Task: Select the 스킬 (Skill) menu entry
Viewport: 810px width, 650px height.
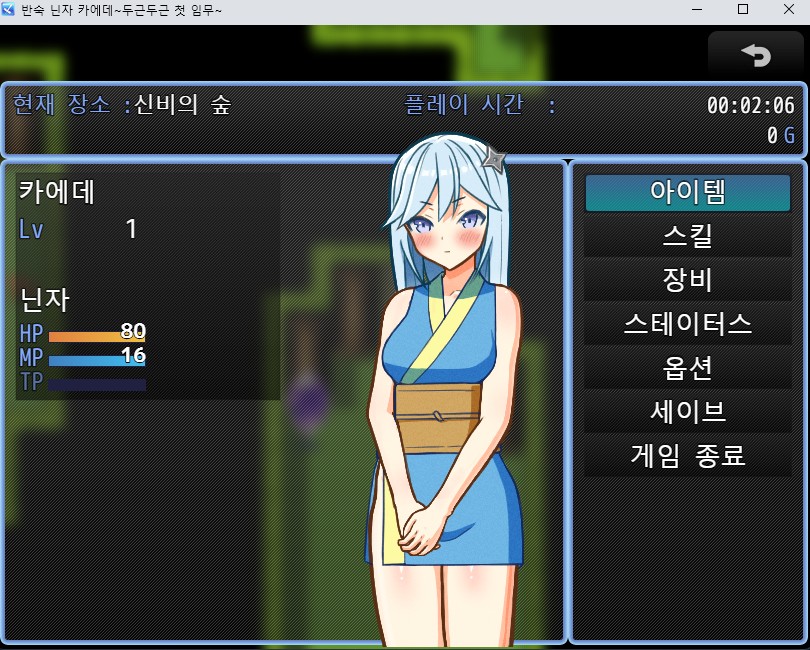Action: [687, 237]
